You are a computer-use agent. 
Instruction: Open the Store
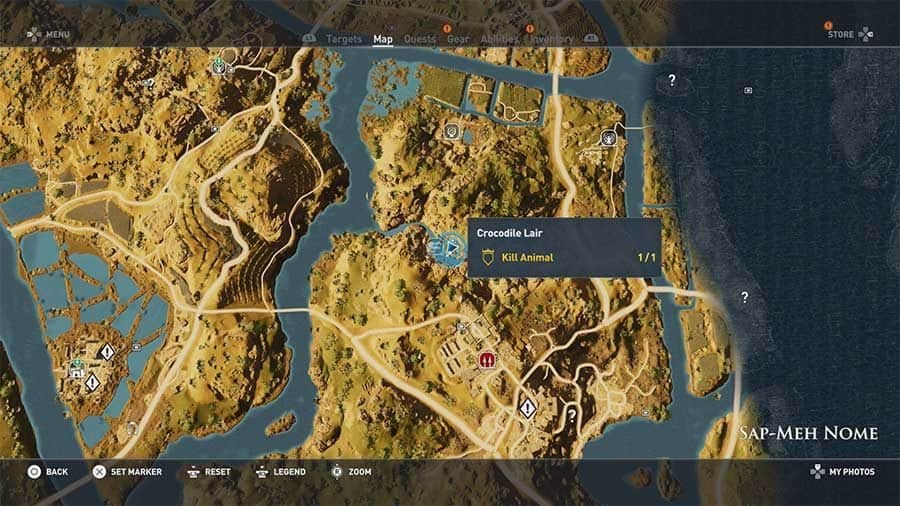pyautogui.click(x=848, y=34)
